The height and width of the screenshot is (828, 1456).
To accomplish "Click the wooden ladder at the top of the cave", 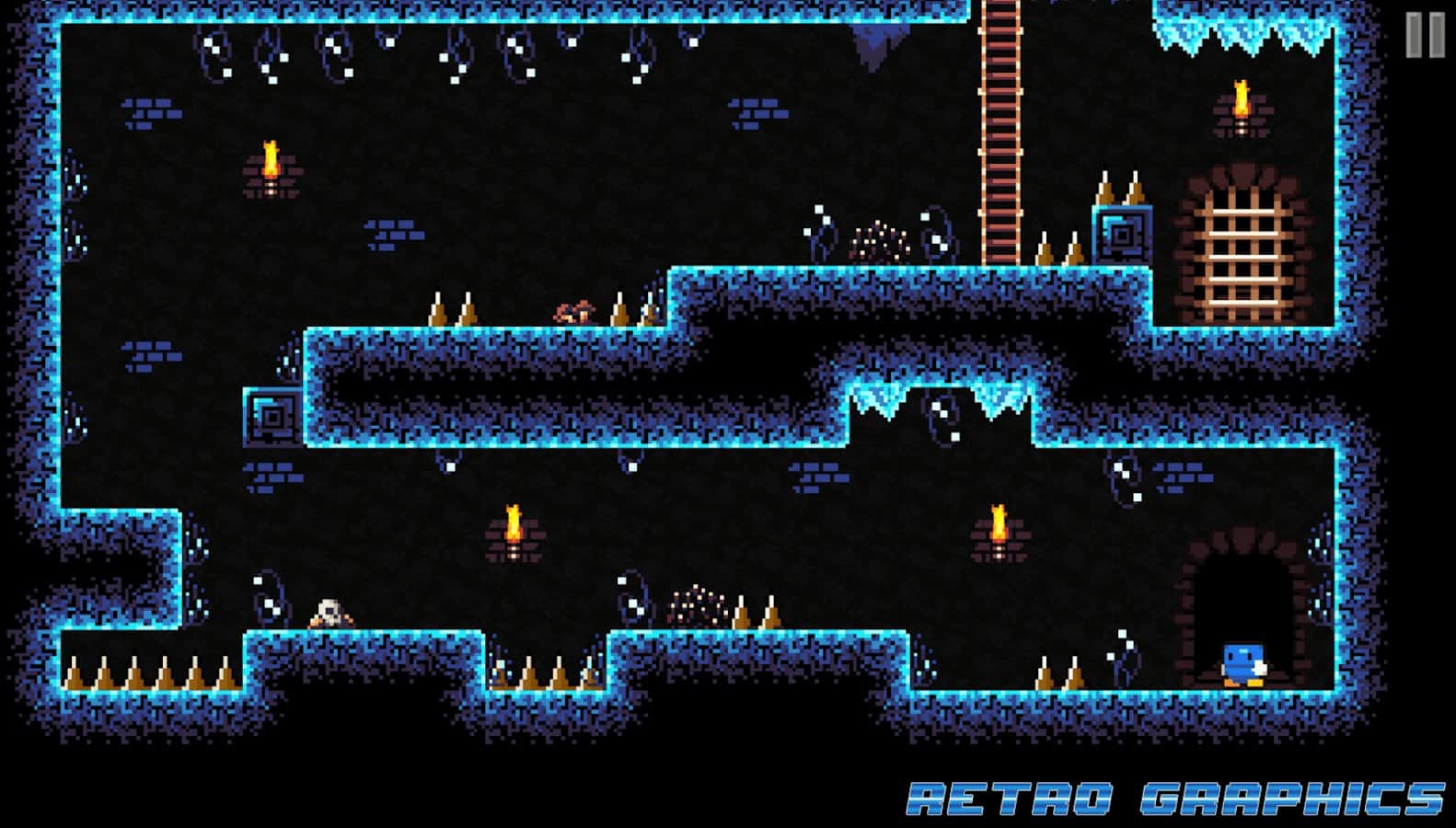I will [1001, 120].
